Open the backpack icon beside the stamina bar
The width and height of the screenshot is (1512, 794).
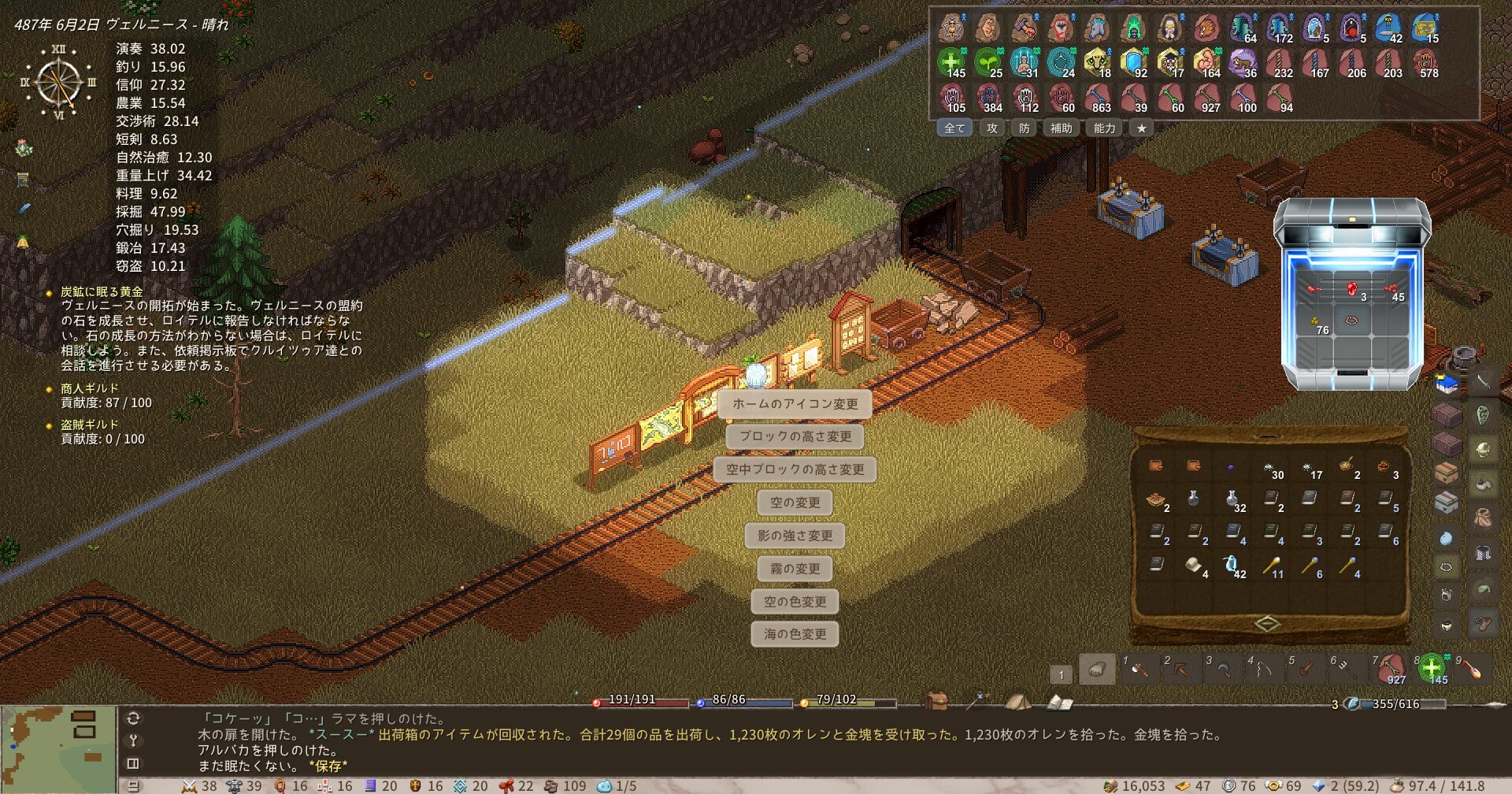click(936, 701)
